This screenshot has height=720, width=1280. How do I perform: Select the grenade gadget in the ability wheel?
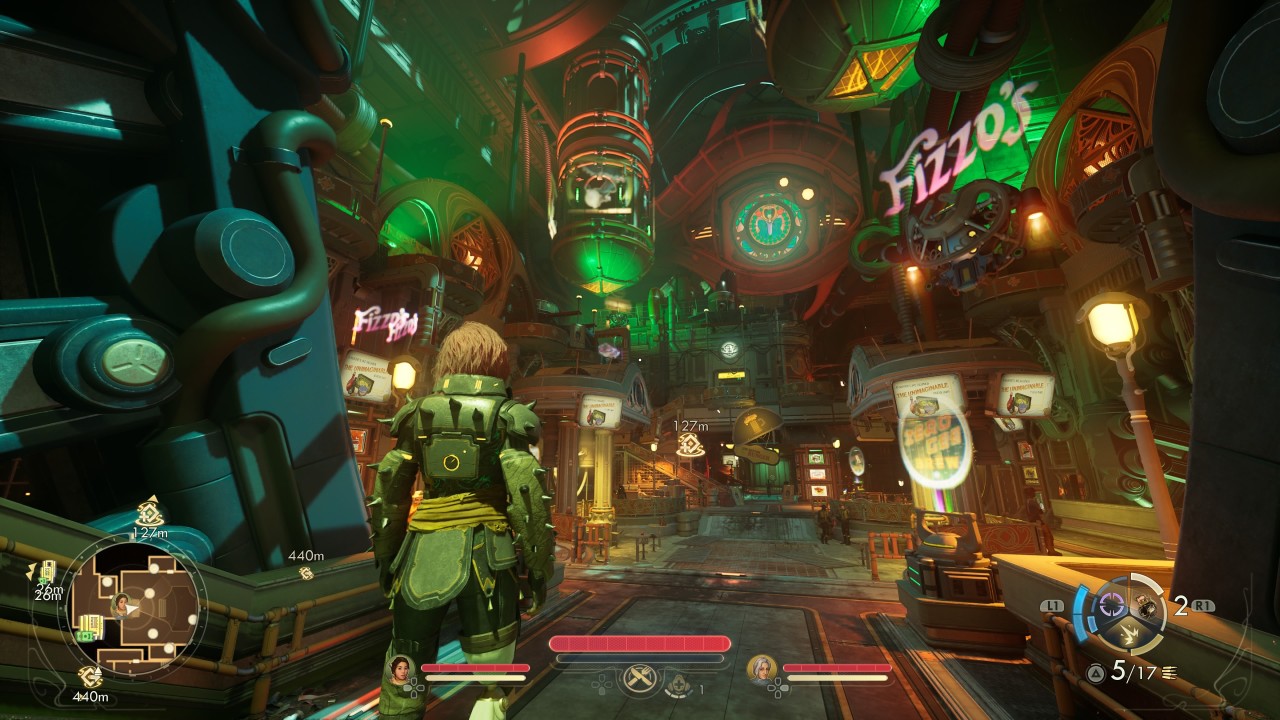tap(1147, 604)
